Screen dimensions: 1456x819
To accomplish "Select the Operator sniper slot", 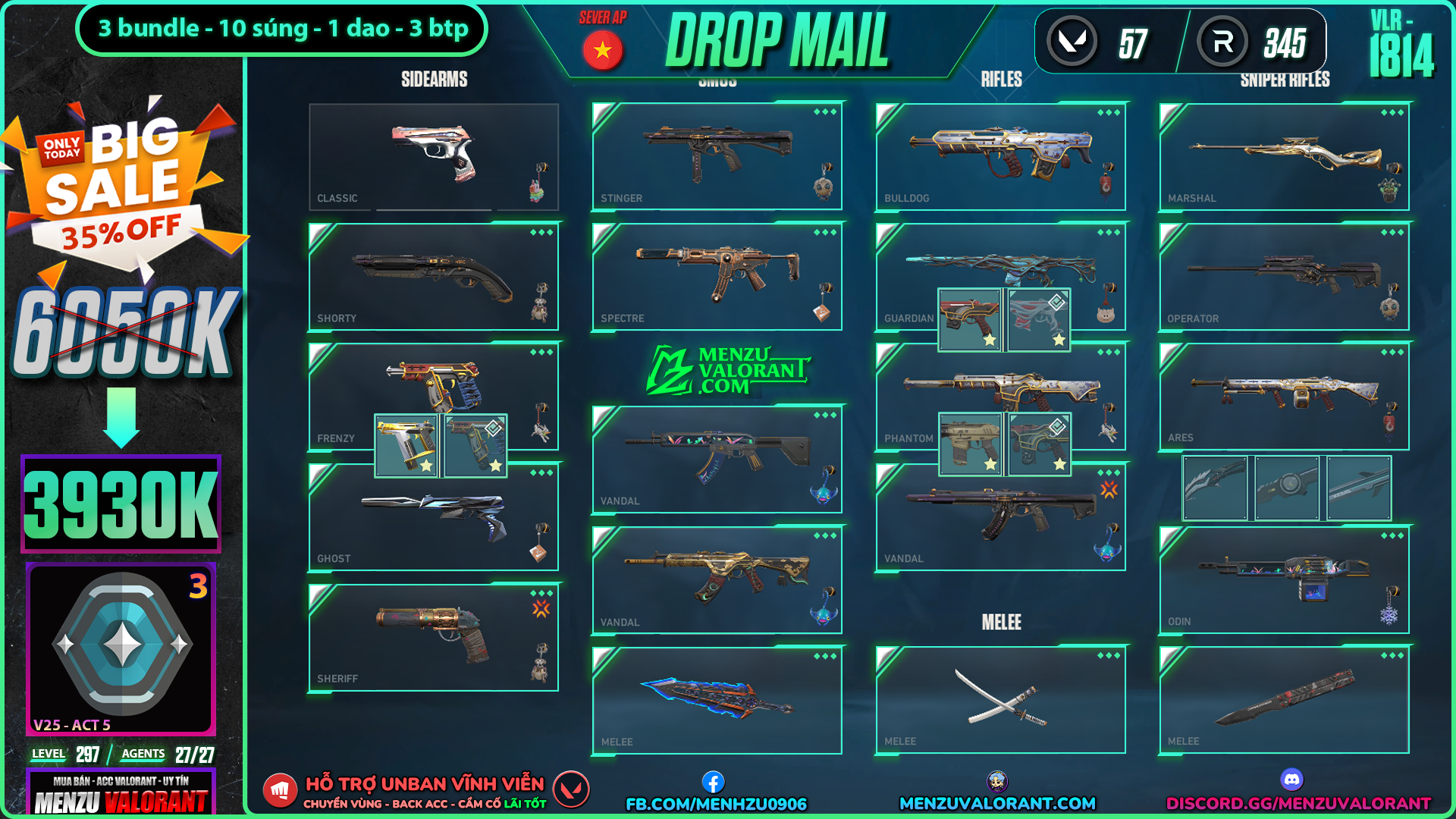I will pos(1284,277).
